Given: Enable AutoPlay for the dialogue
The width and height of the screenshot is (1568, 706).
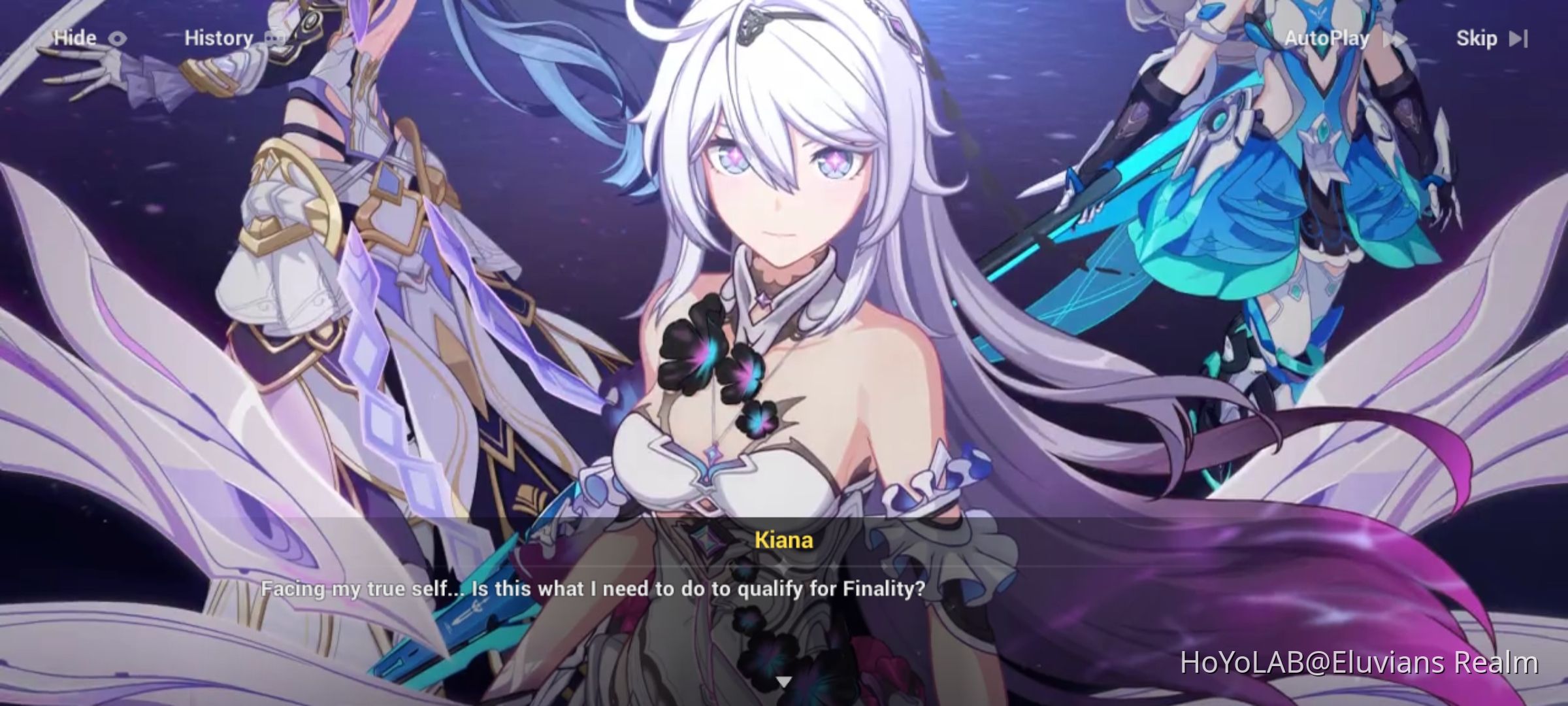Looking at the screenshot, I should tap(1328, 39).
